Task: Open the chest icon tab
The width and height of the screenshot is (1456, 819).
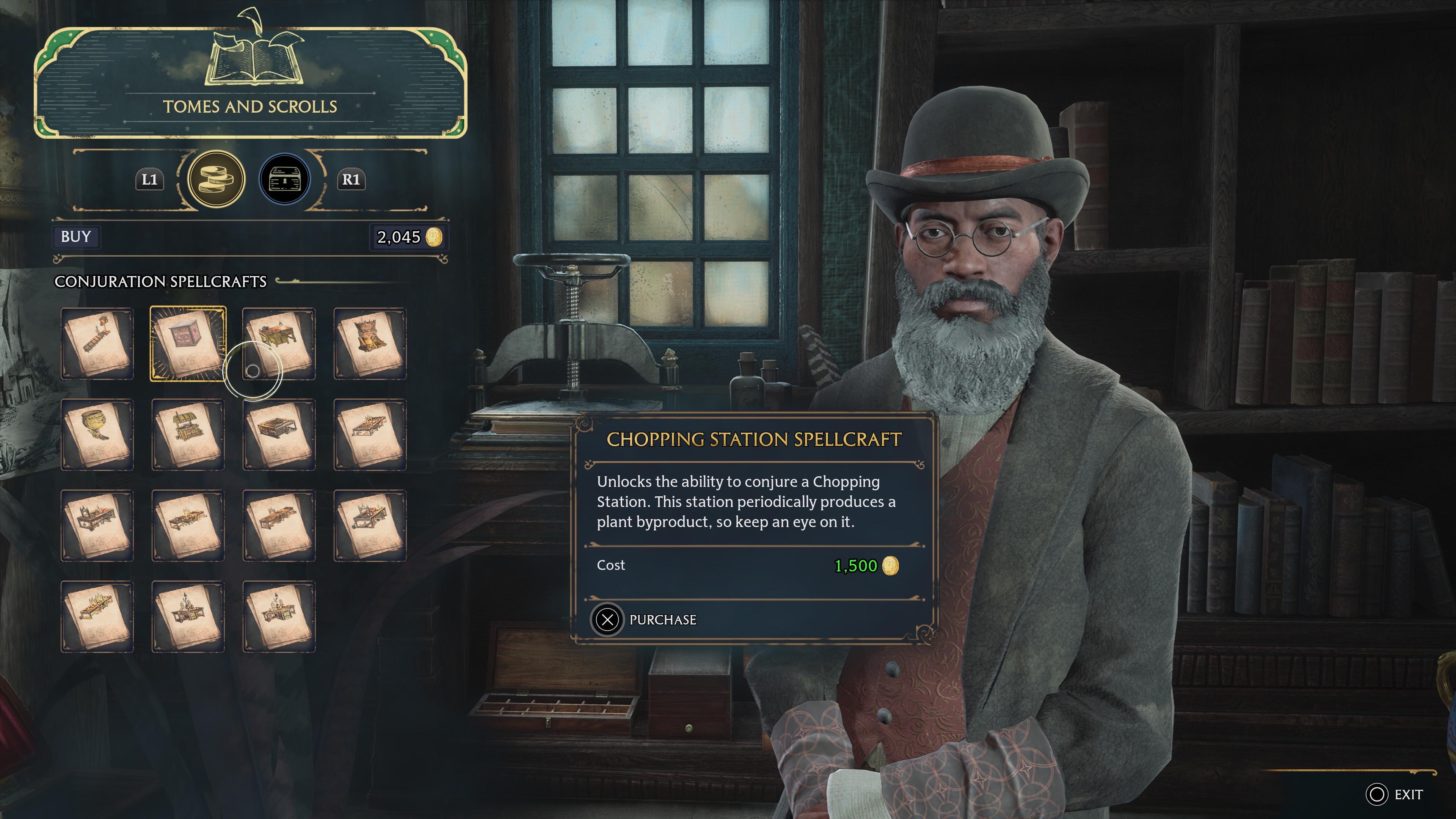Action: [284, 179]
